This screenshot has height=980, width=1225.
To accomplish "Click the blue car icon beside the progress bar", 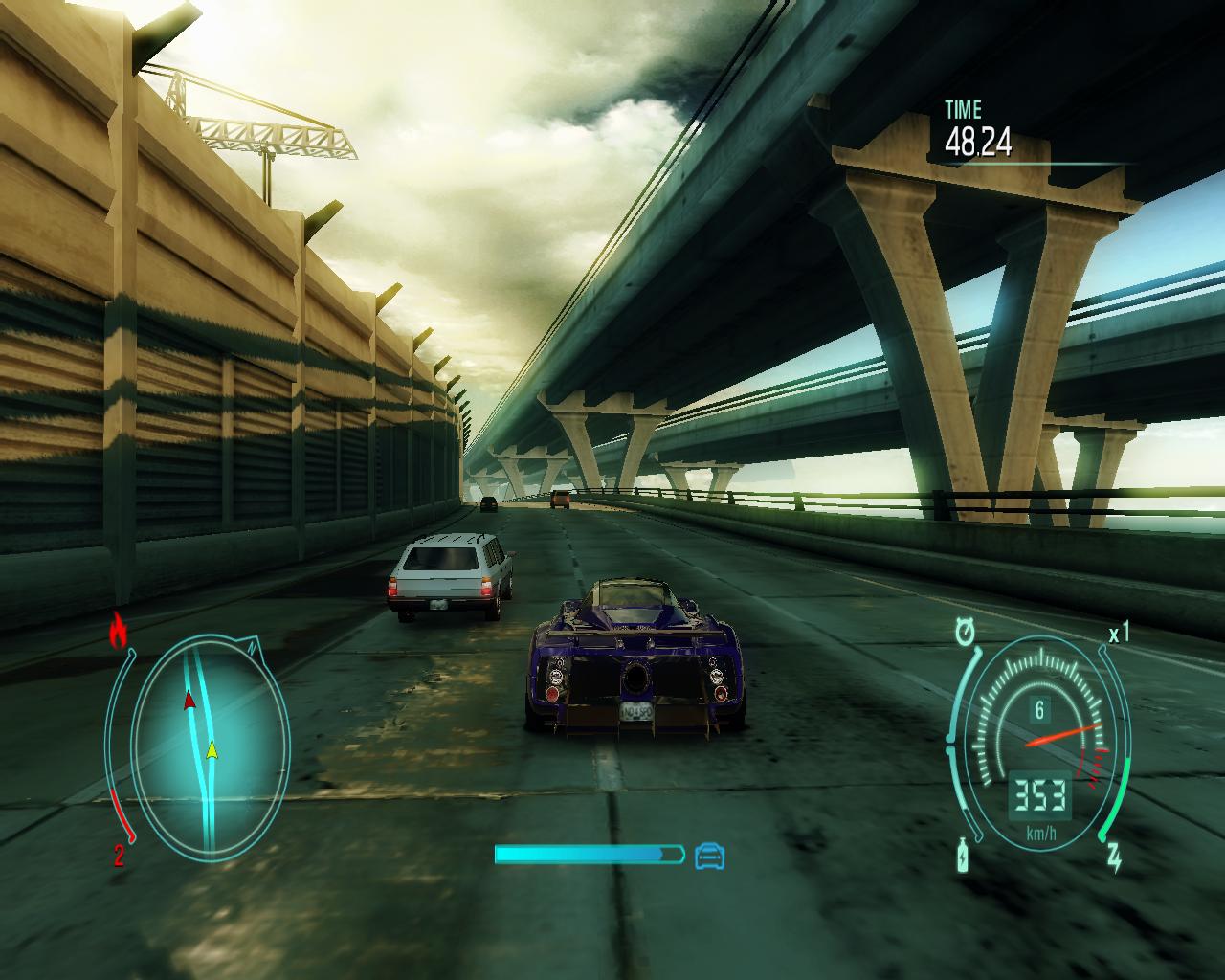I will (x=709, y=855).
